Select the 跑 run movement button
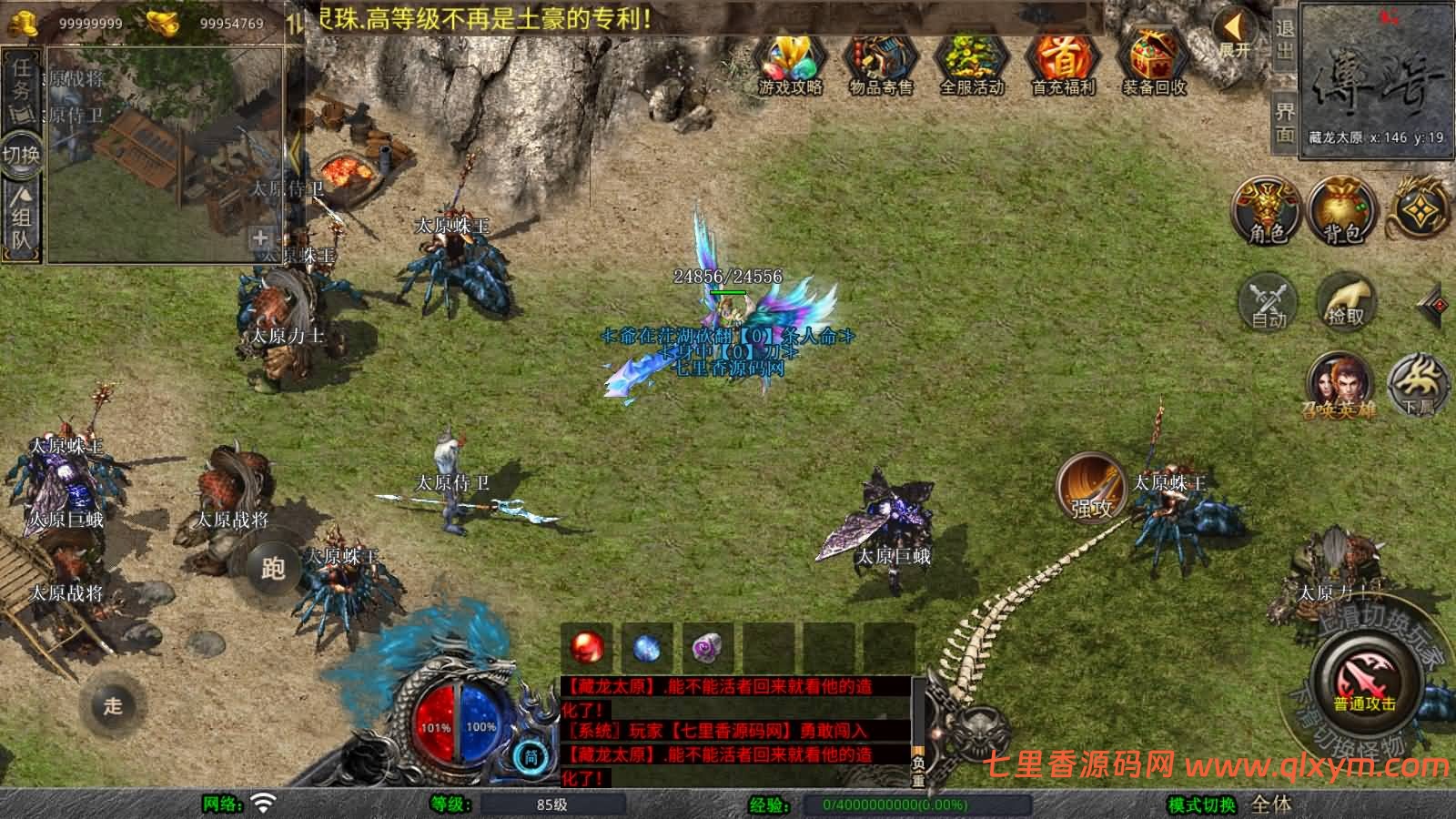Screen dimensions: 1456x819 pyautogui.click(x=273, y=568)
